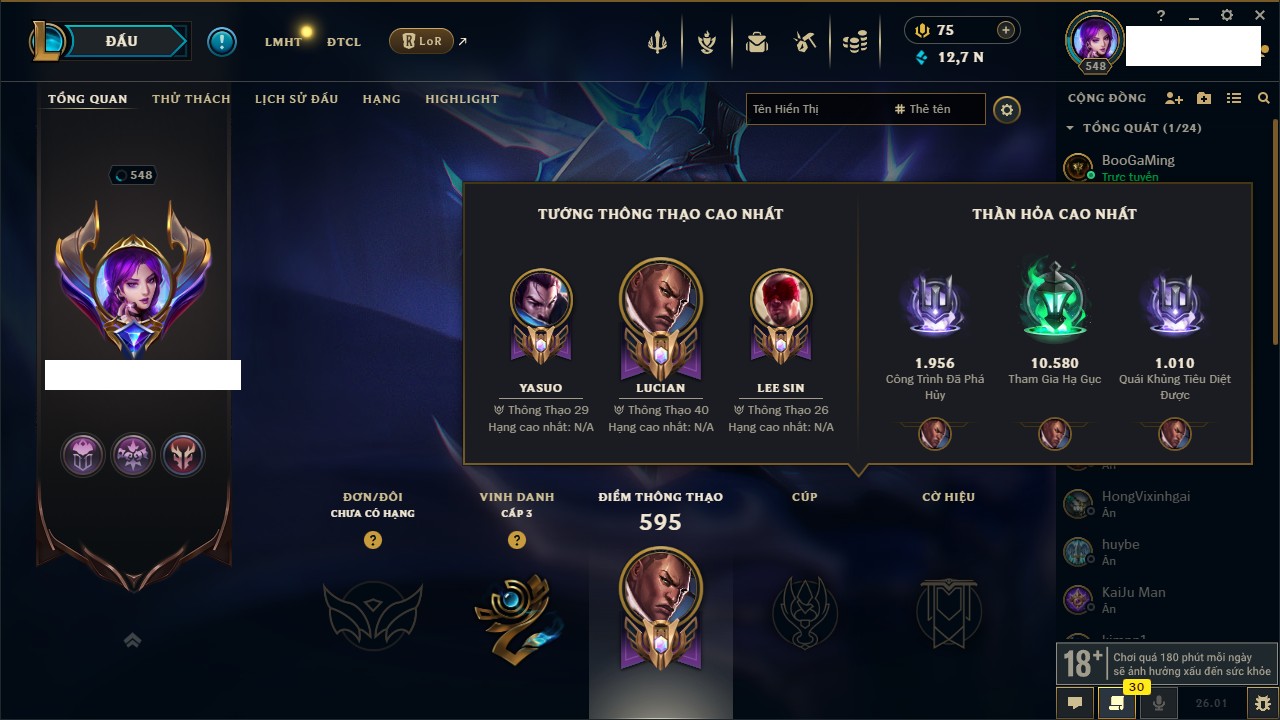Screen dimensions: 1280x720
Task: Open the loot backpack icon
Action: pyautogui.click(x=757, y=42)
